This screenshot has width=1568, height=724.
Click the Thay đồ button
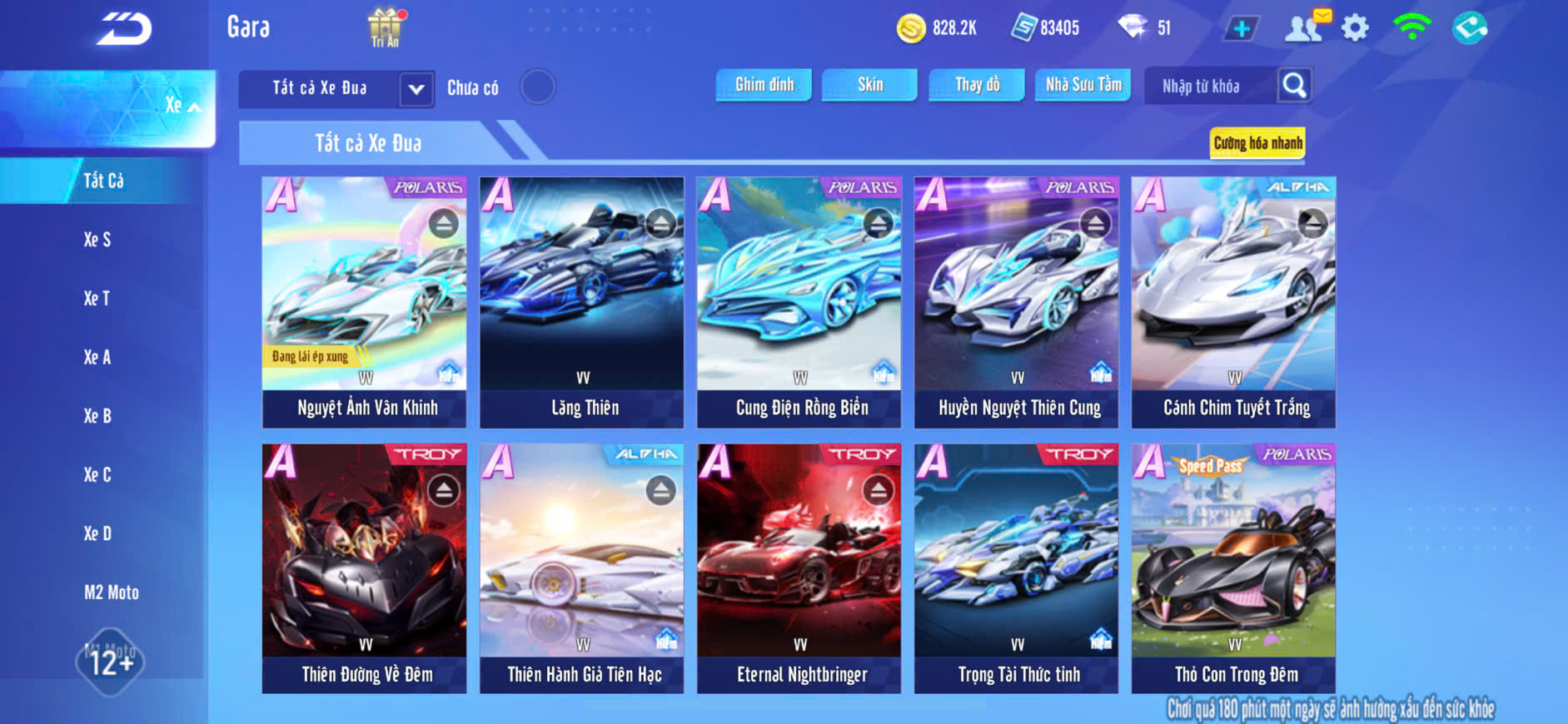(x=977, y=85)
